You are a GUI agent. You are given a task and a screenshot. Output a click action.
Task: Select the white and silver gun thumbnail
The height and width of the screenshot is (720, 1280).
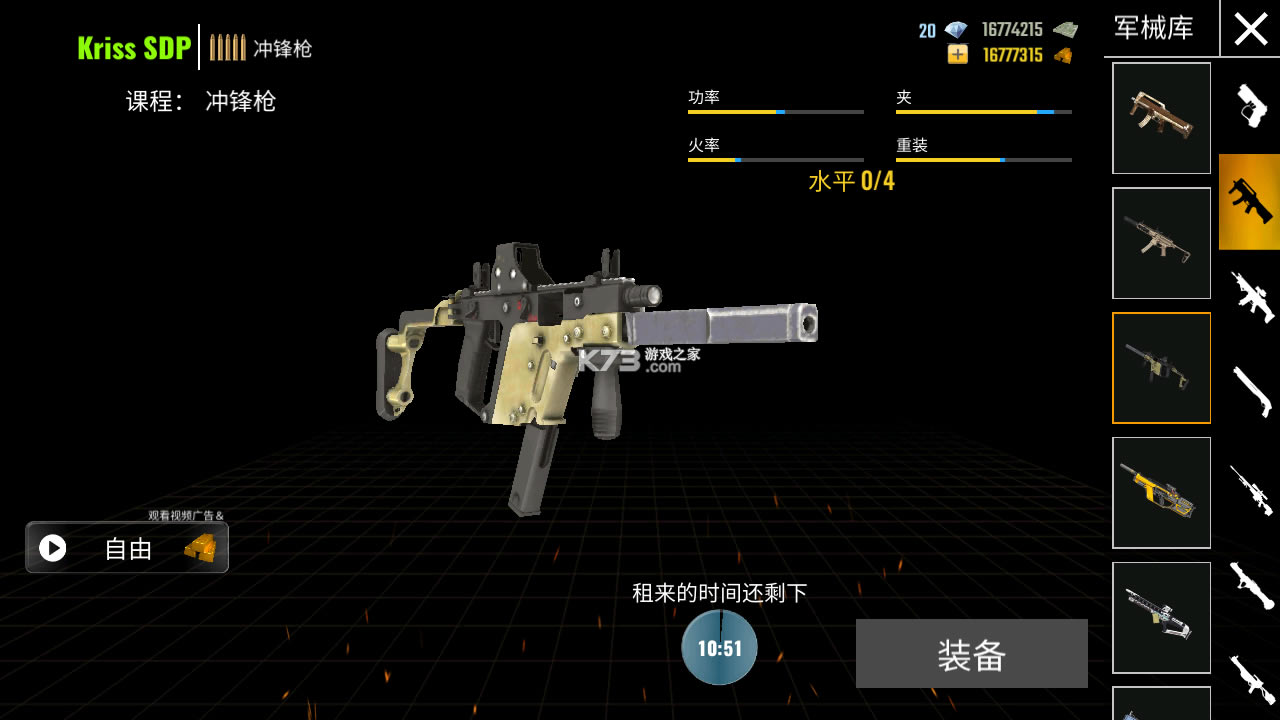(1161, 617)
